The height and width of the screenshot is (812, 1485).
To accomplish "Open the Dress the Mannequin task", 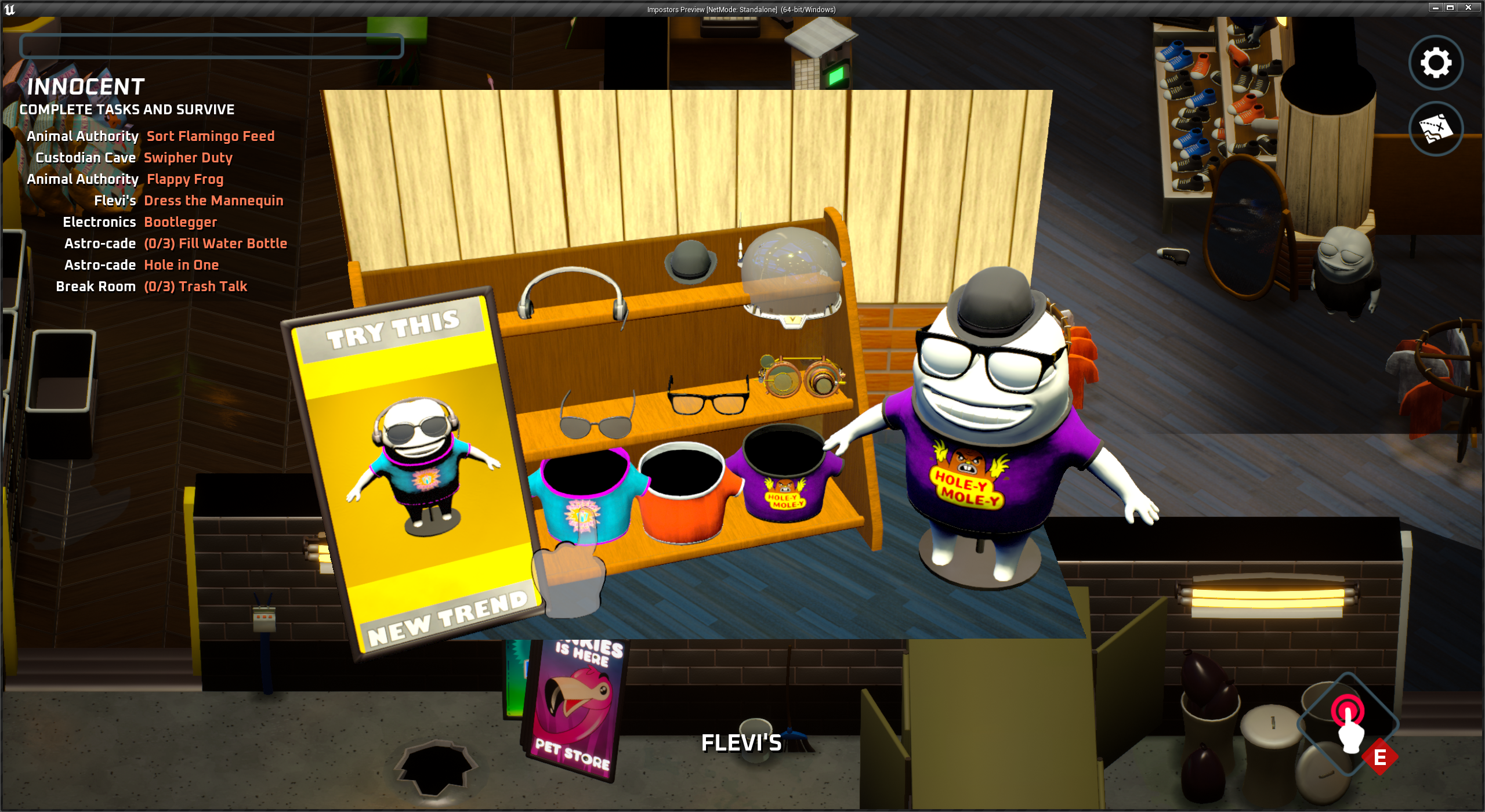I will tap(213, 201).
